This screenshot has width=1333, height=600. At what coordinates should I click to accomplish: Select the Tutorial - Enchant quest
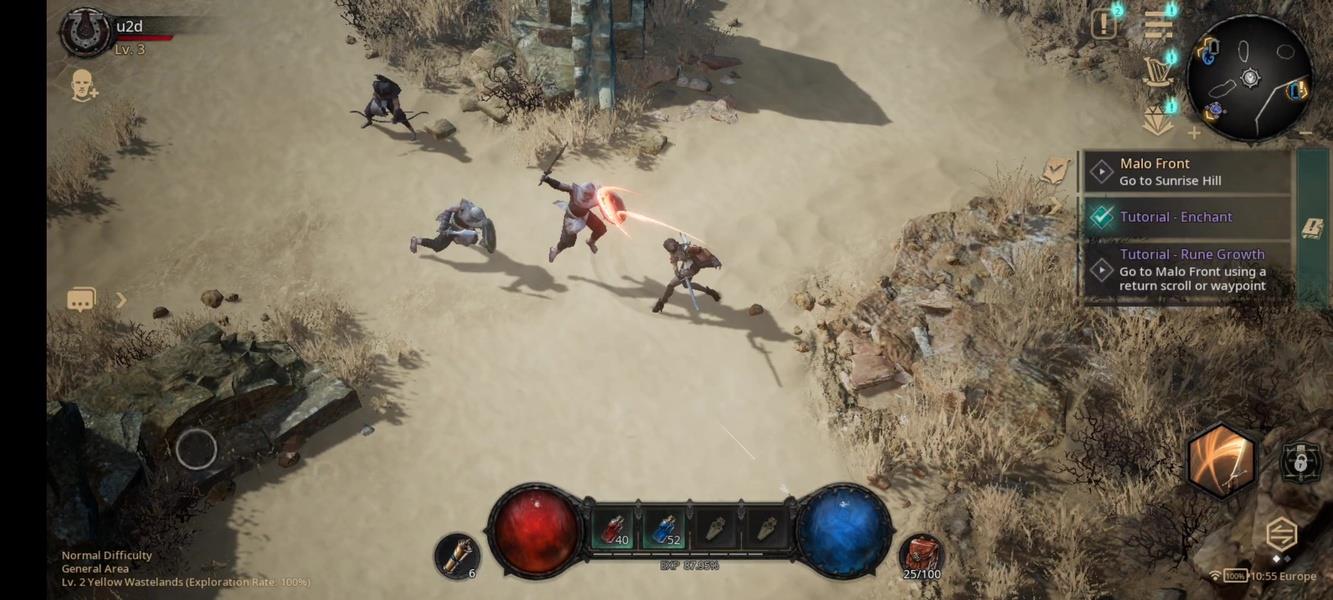point(1186,217)
